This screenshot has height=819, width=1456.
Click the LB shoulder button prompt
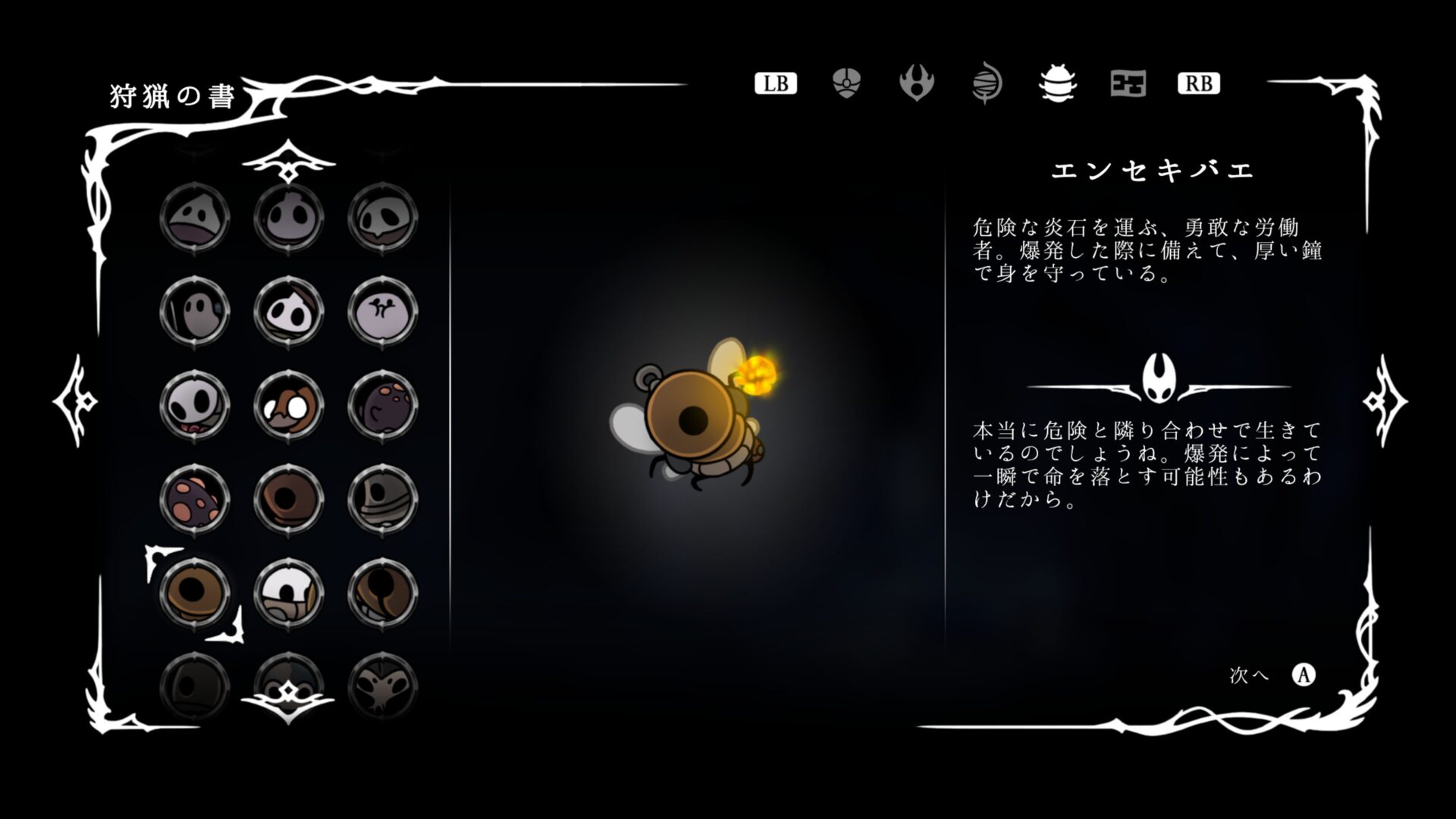[x=776, y=83]
